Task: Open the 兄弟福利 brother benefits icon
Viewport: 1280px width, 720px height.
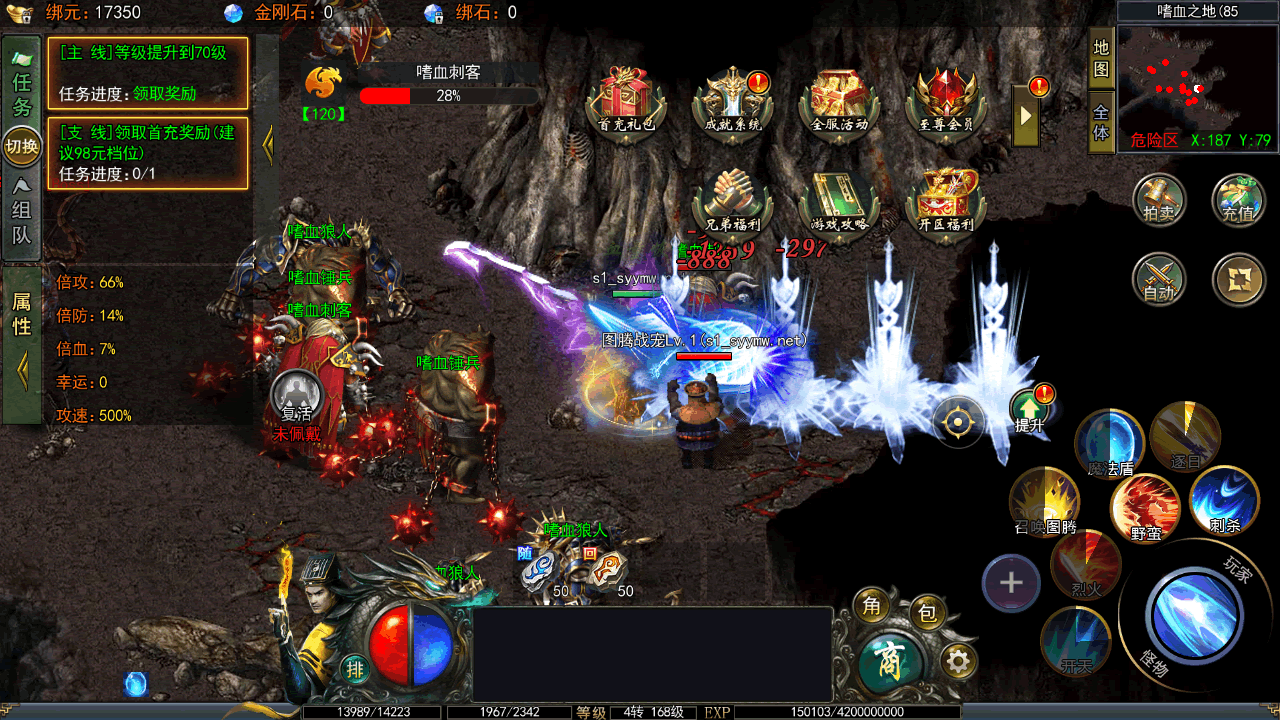Action: pos(734,201)
